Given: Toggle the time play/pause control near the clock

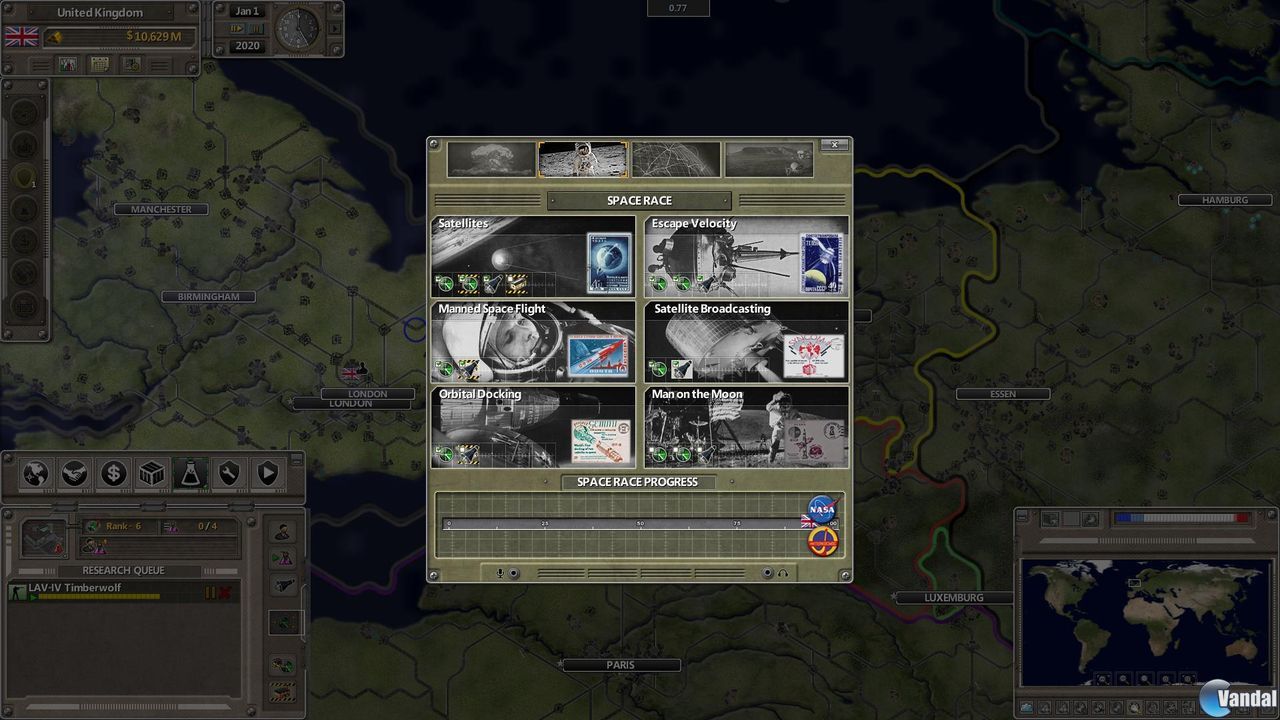Looking at the screenshot, I should point(237,28).
